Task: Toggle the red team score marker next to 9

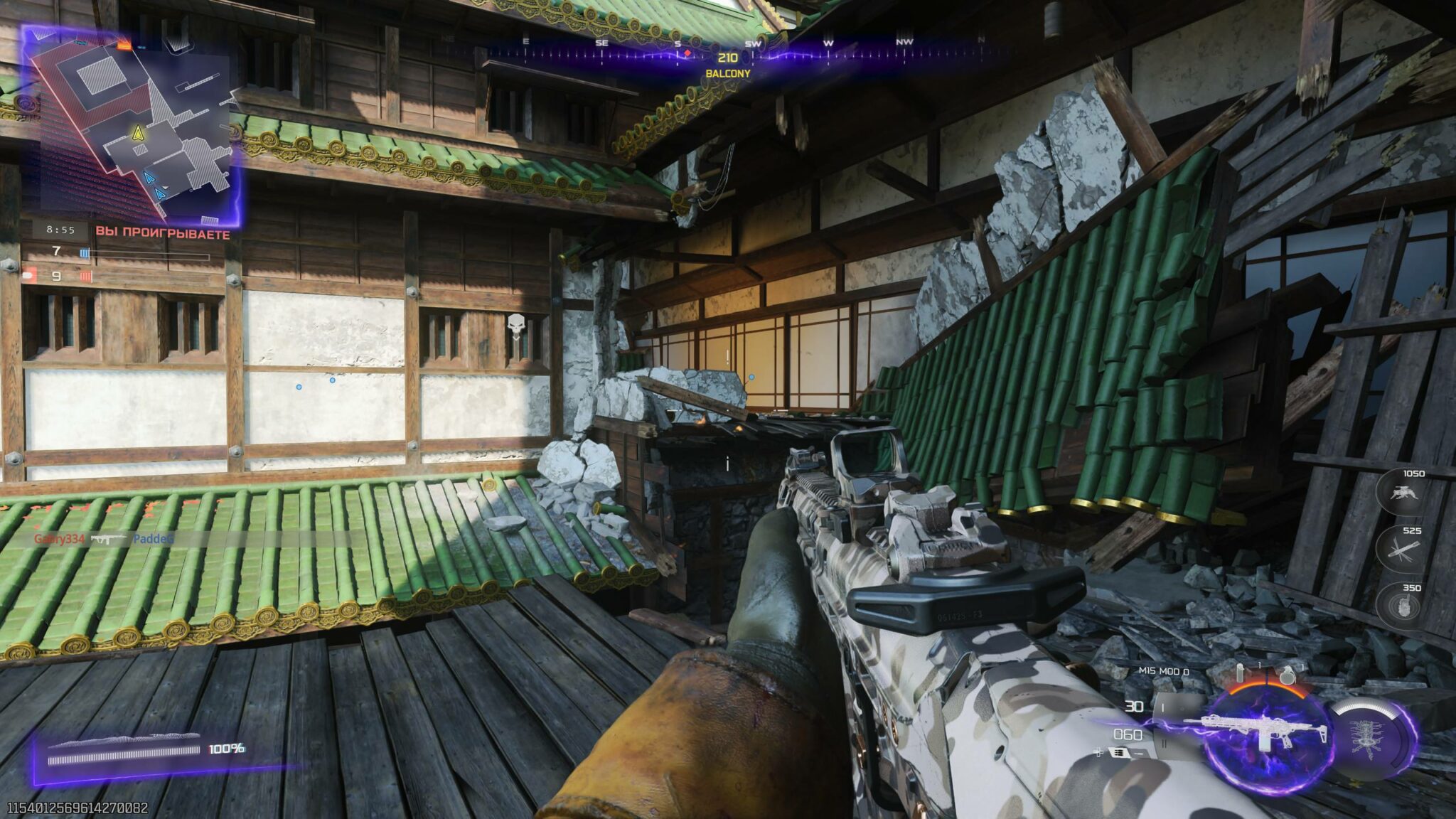Action: (x=86, y=274)
